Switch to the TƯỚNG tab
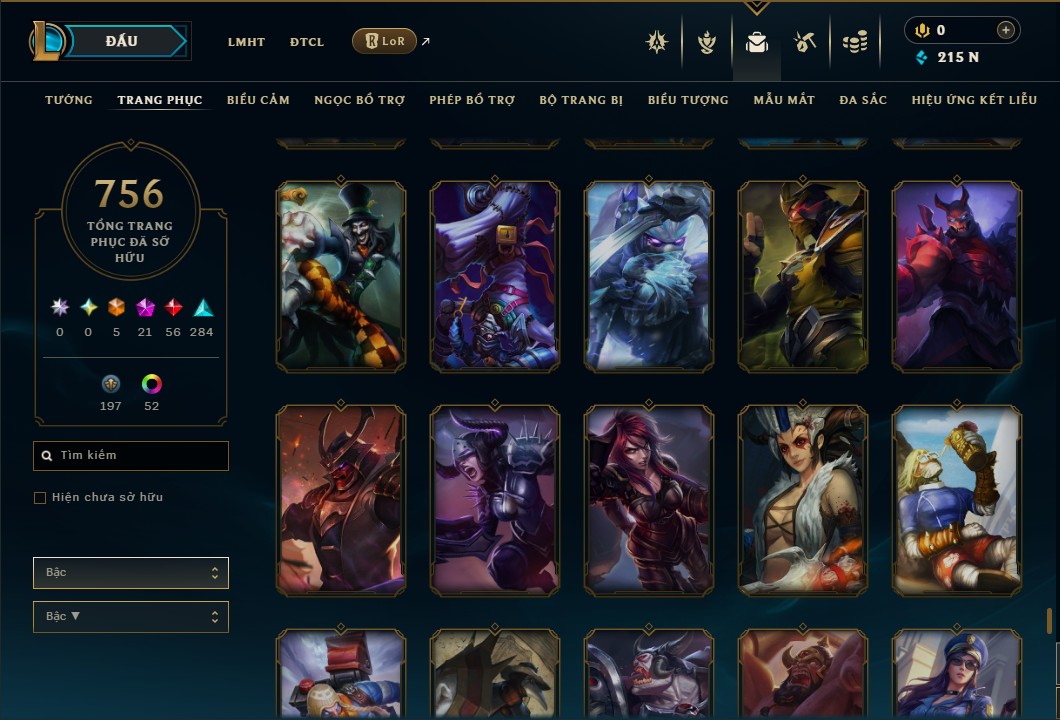1060x720 pixels. click(x=69, y=100)
